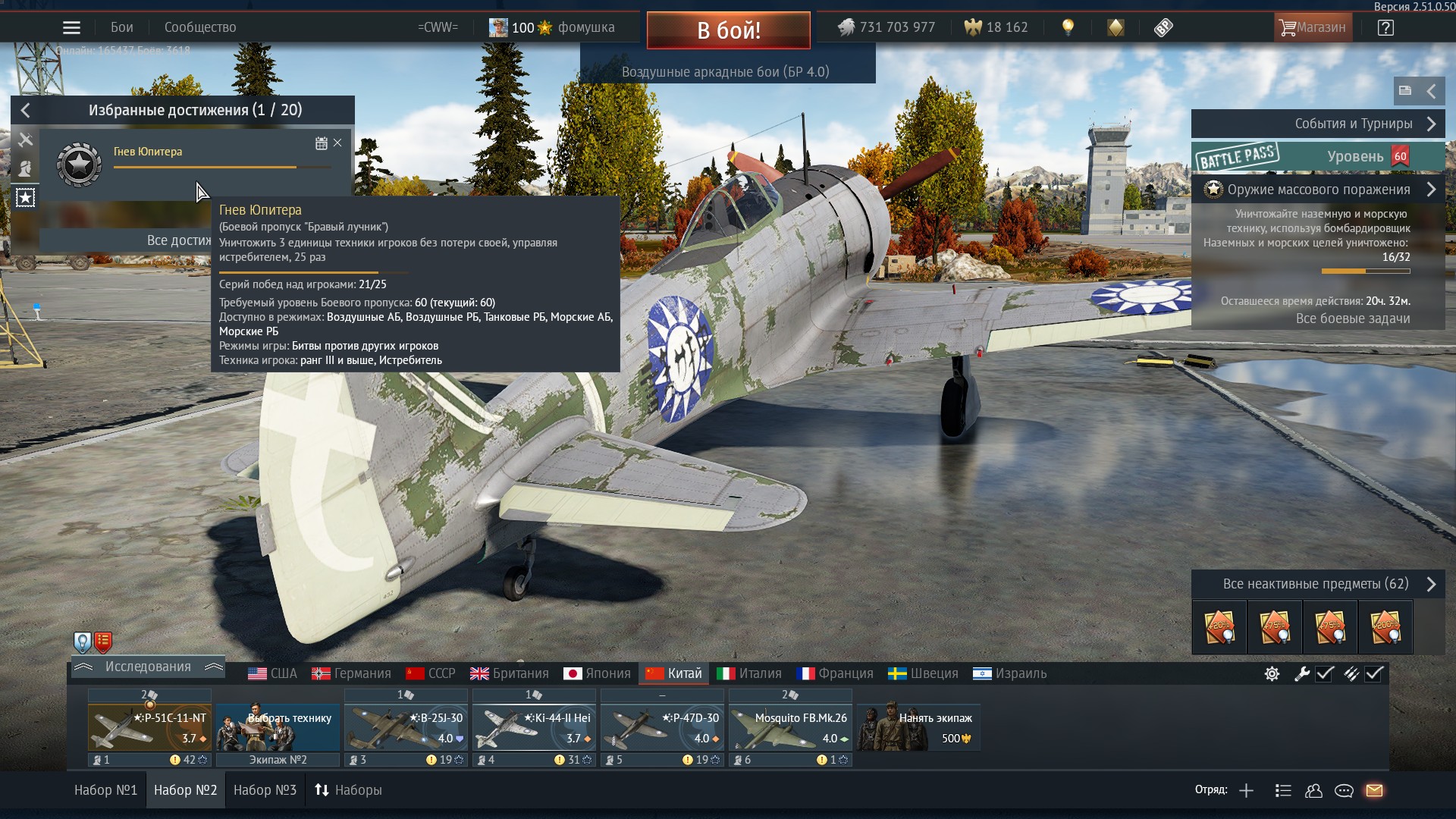The height and width of the screenshot is (819, 1456).
Task: Open the Магазин shop
Action: [1312, 28]
